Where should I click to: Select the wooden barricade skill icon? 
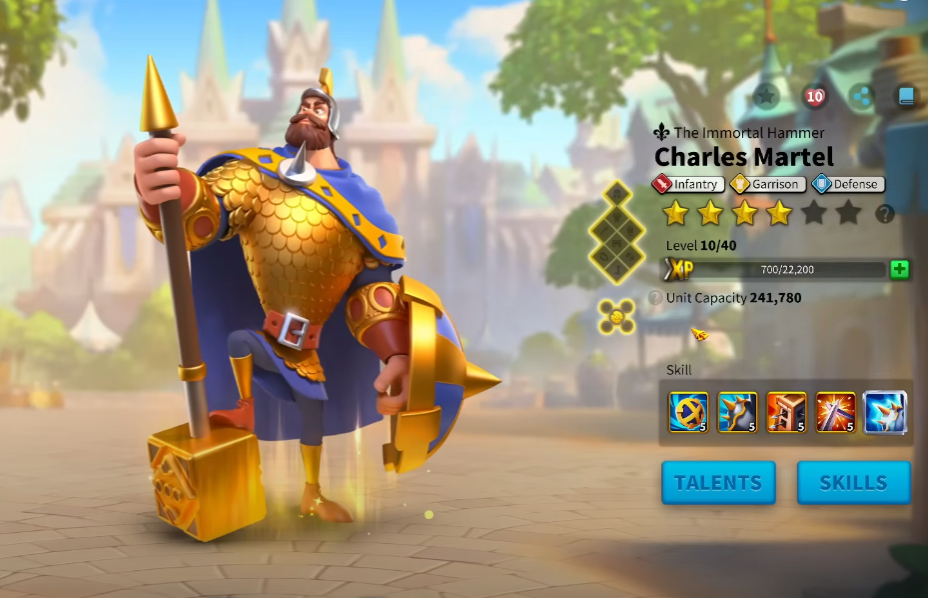click(x=786, y=412)
